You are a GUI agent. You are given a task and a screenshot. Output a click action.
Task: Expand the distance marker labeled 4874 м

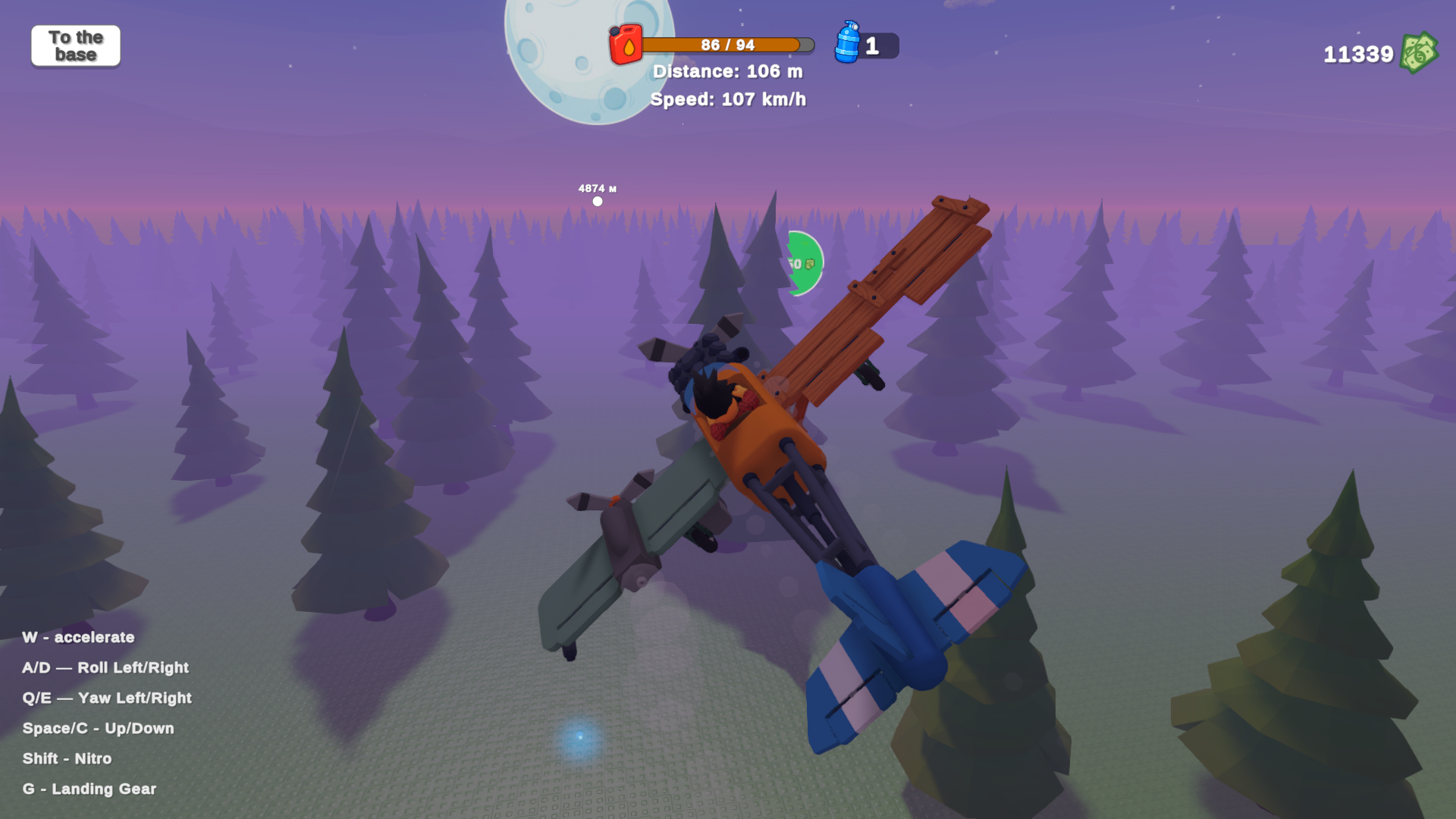click(x=596, y=187)
